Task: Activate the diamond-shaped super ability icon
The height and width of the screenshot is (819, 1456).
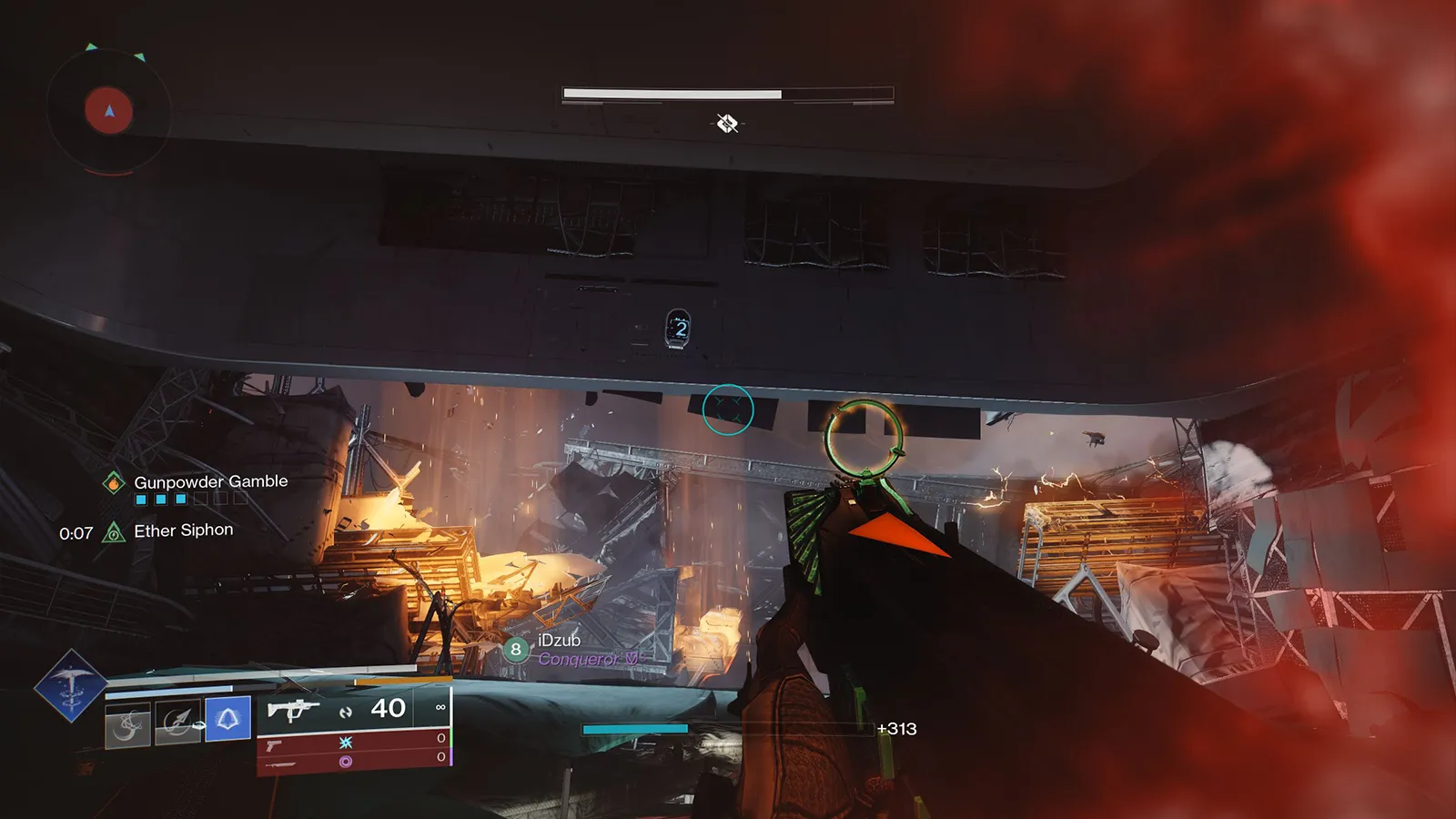Action: [x=70, y=685]
